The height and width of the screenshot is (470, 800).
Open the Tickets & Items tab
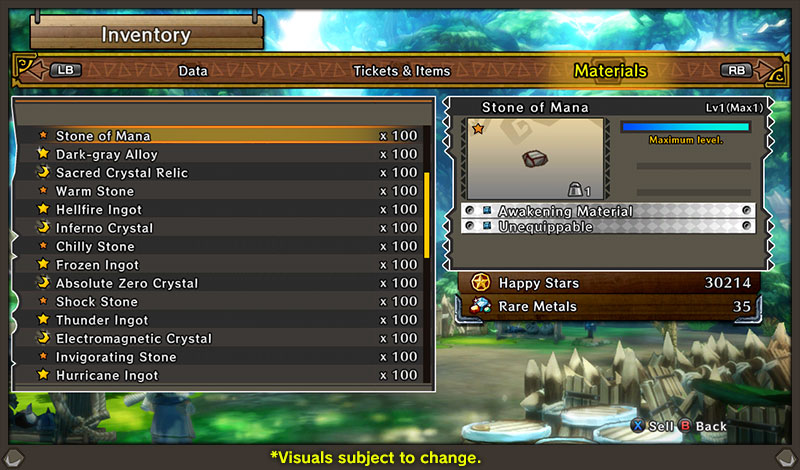401,71
